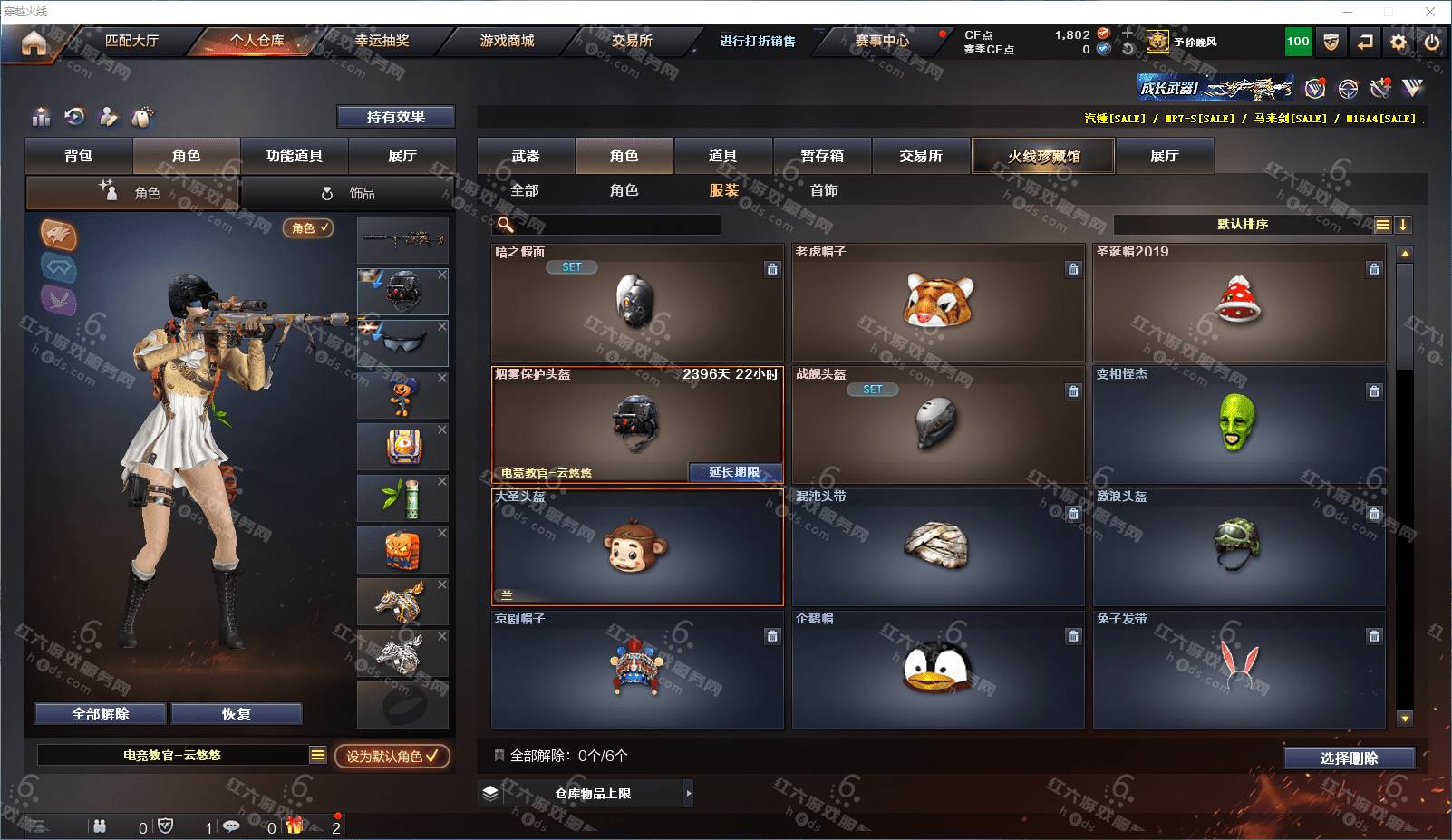Switch to the 火线珍藏馆 tab

1043,156
